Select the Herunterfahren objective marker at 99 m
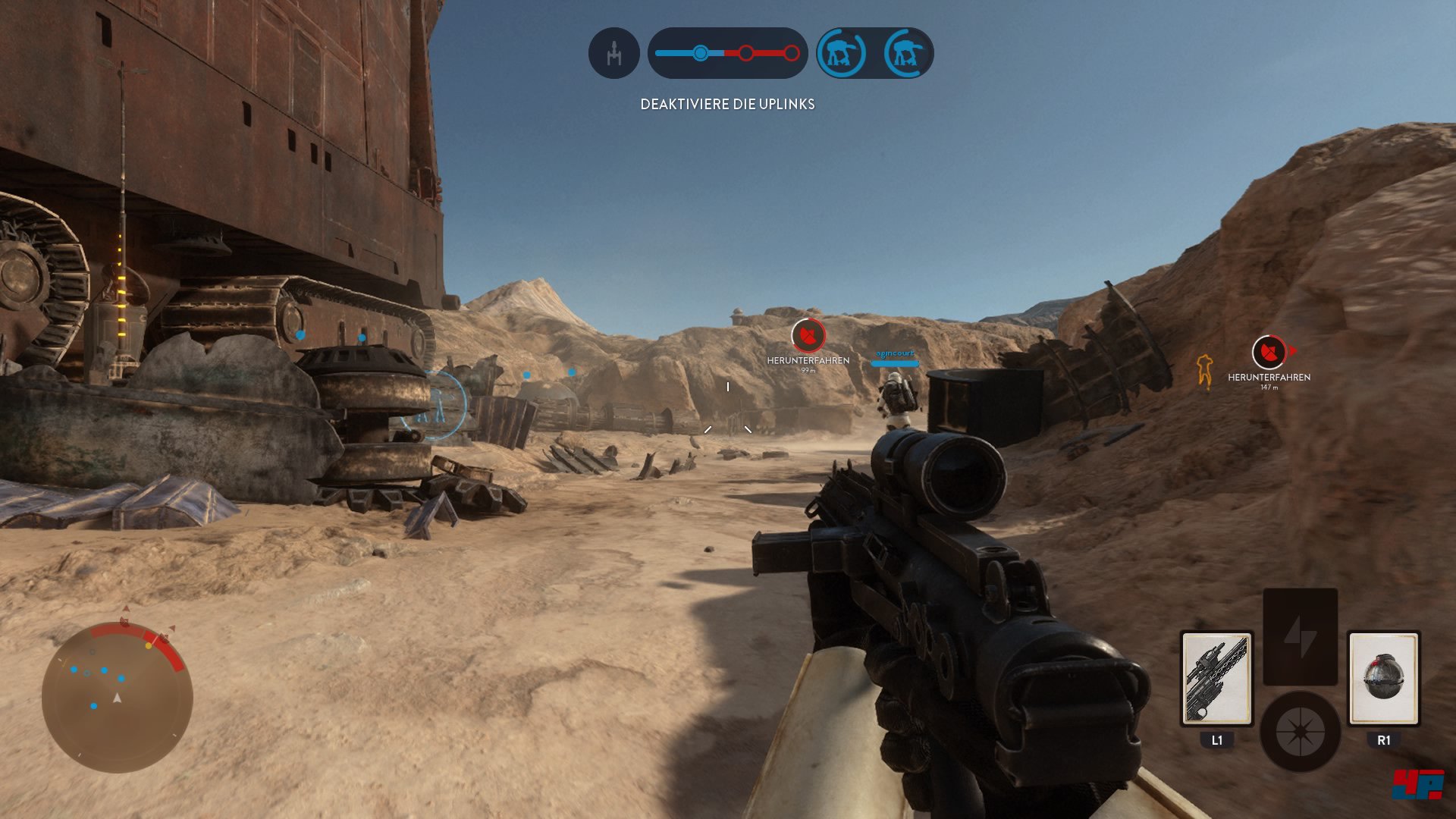Viewport: 1456px width, 819px height. point(808,336)
